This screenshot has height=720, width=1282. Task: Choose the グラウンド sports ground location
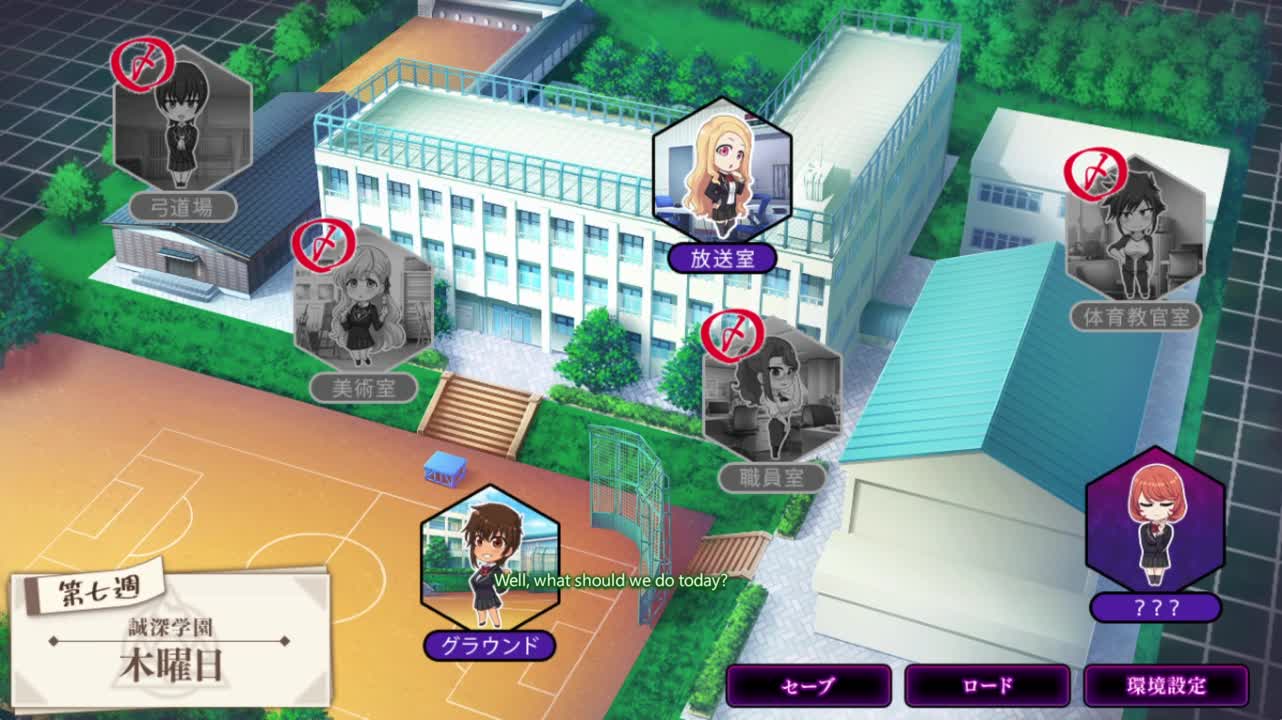pos(490,560)
